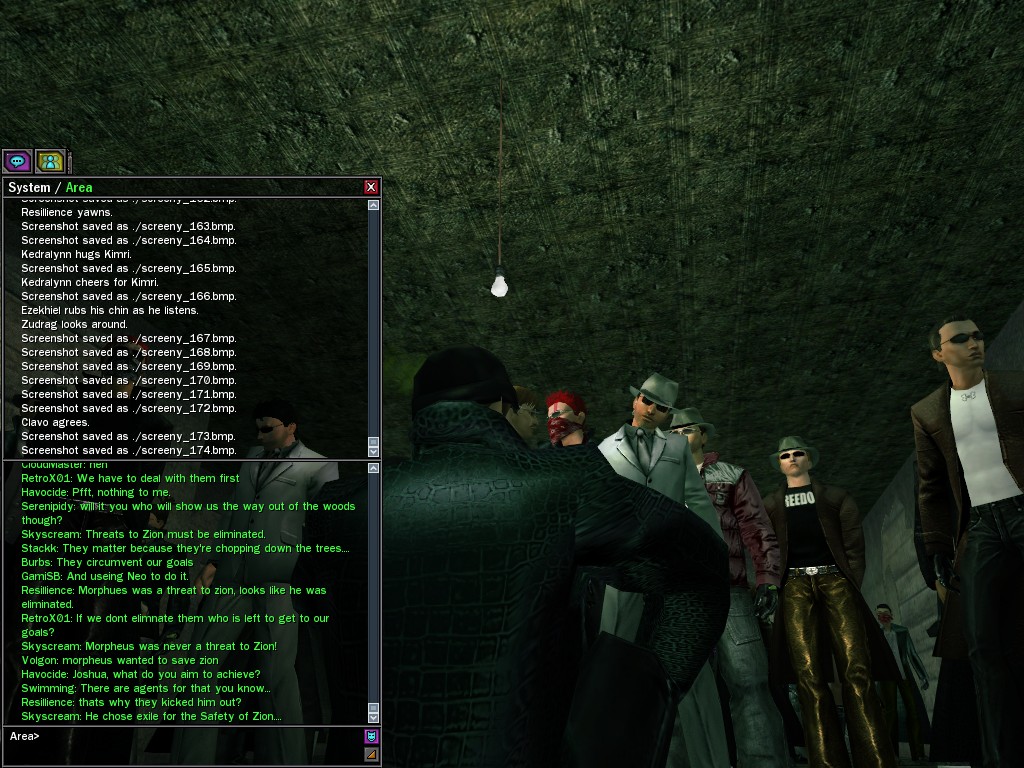Click up arrow on system log scrollbar
Viewport: 1024px width, 768px height.
point(374,205)
